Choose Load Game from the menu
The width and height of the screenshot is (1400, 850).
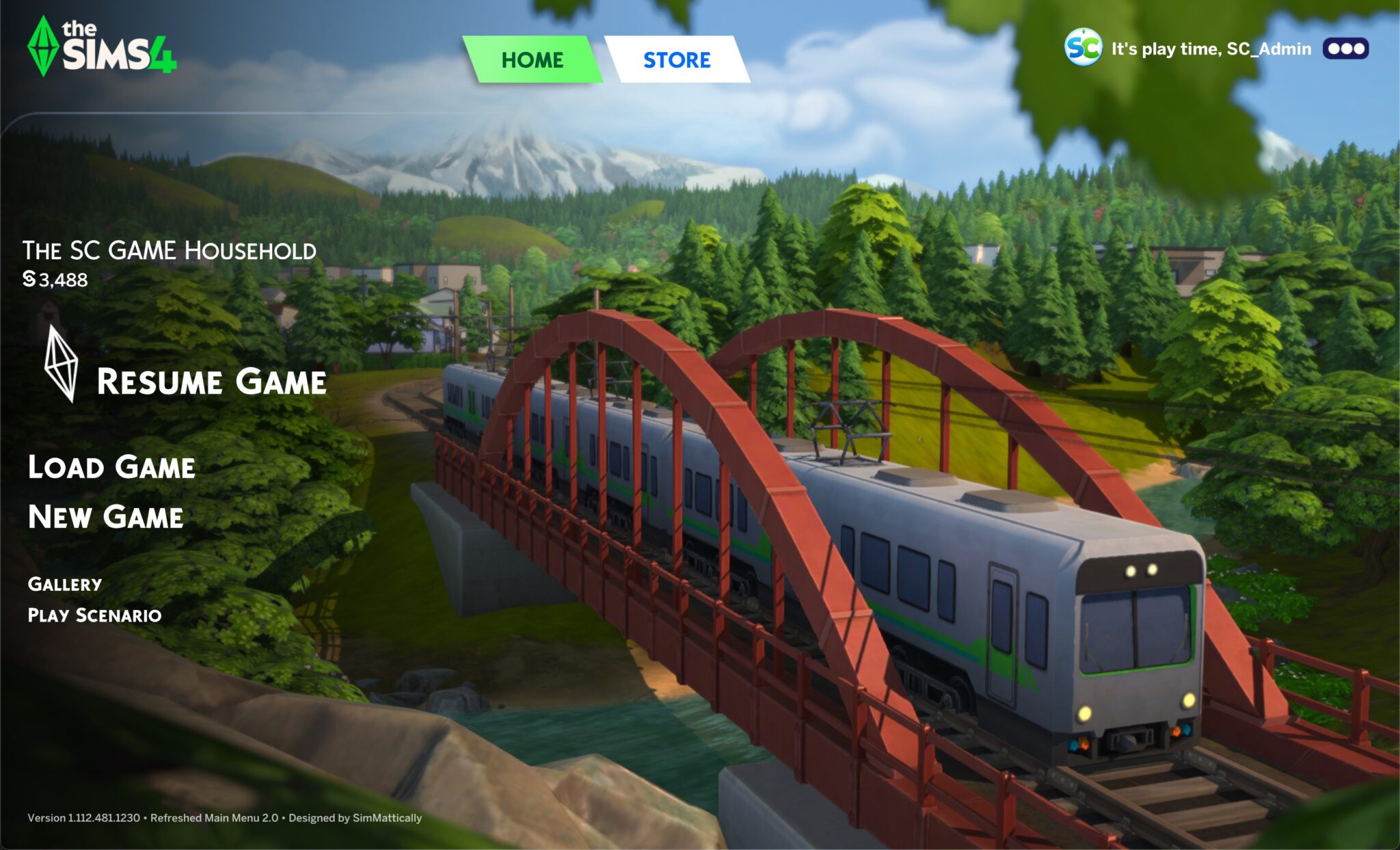click(x=111, y=467)
